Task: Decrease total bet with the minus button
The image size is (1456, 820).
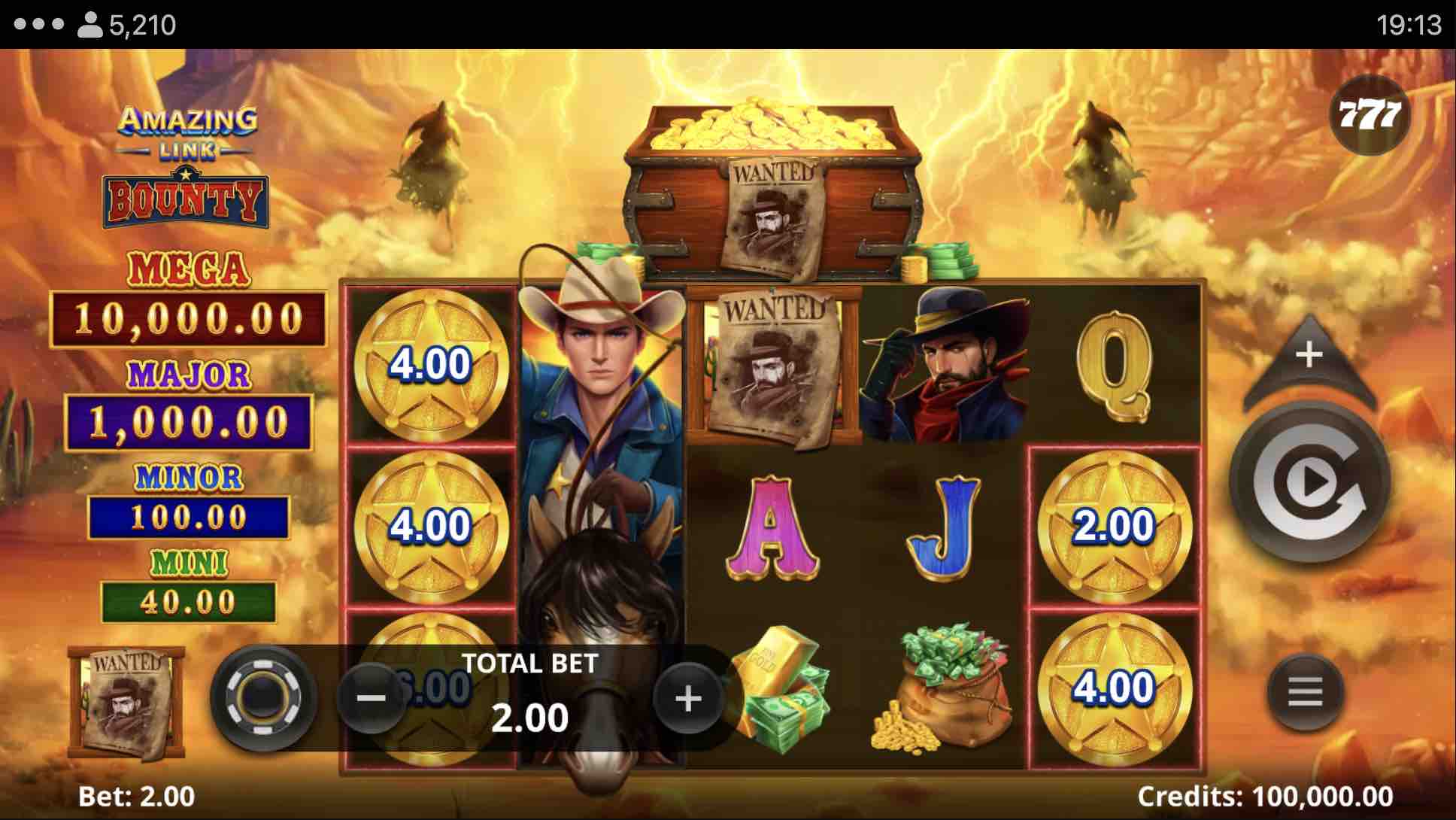Action: click(x=371, y=699)
